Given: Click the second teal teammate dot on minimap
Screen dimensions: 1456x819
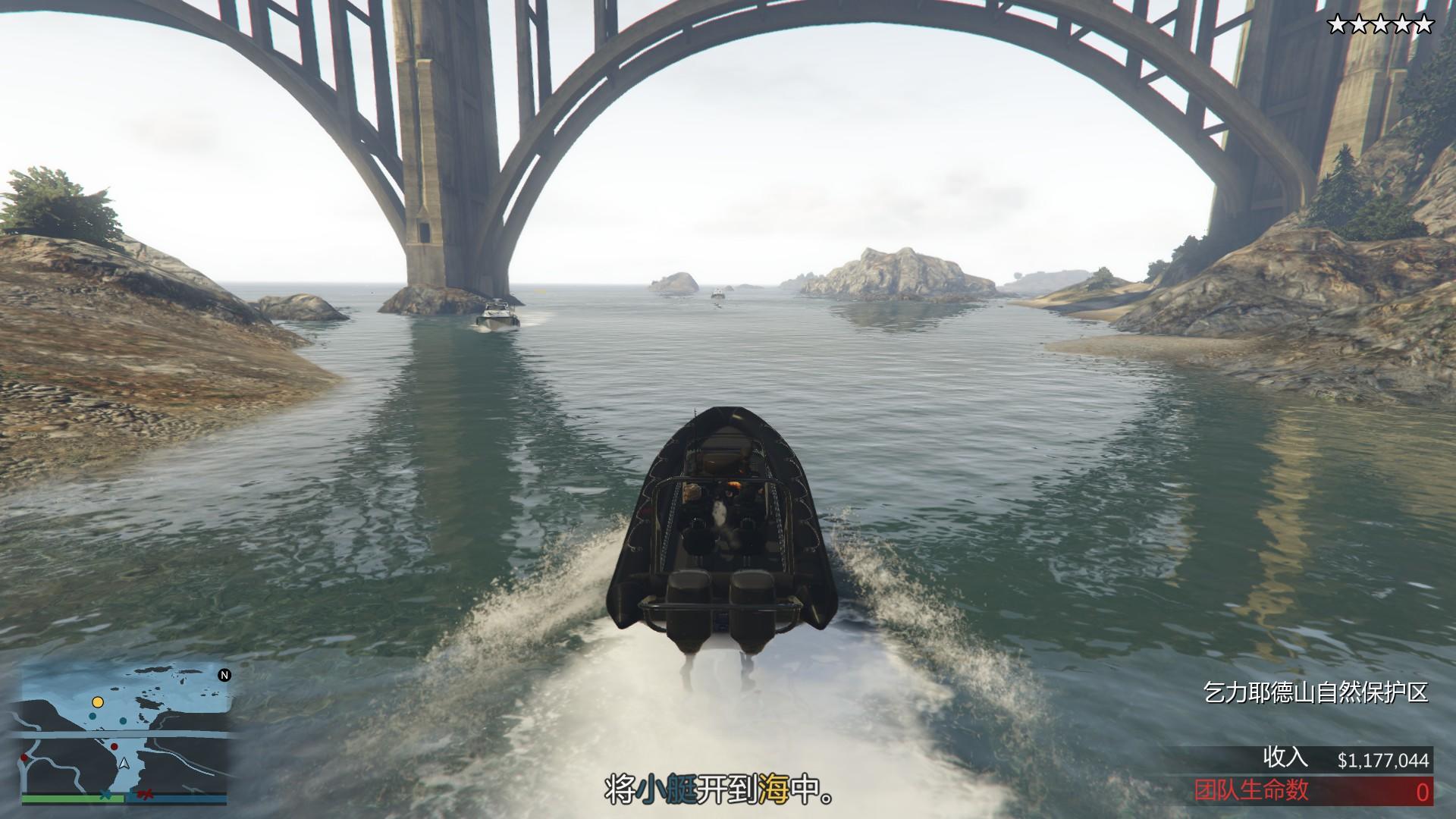Looking at the screenshot, I should point(123,720).
